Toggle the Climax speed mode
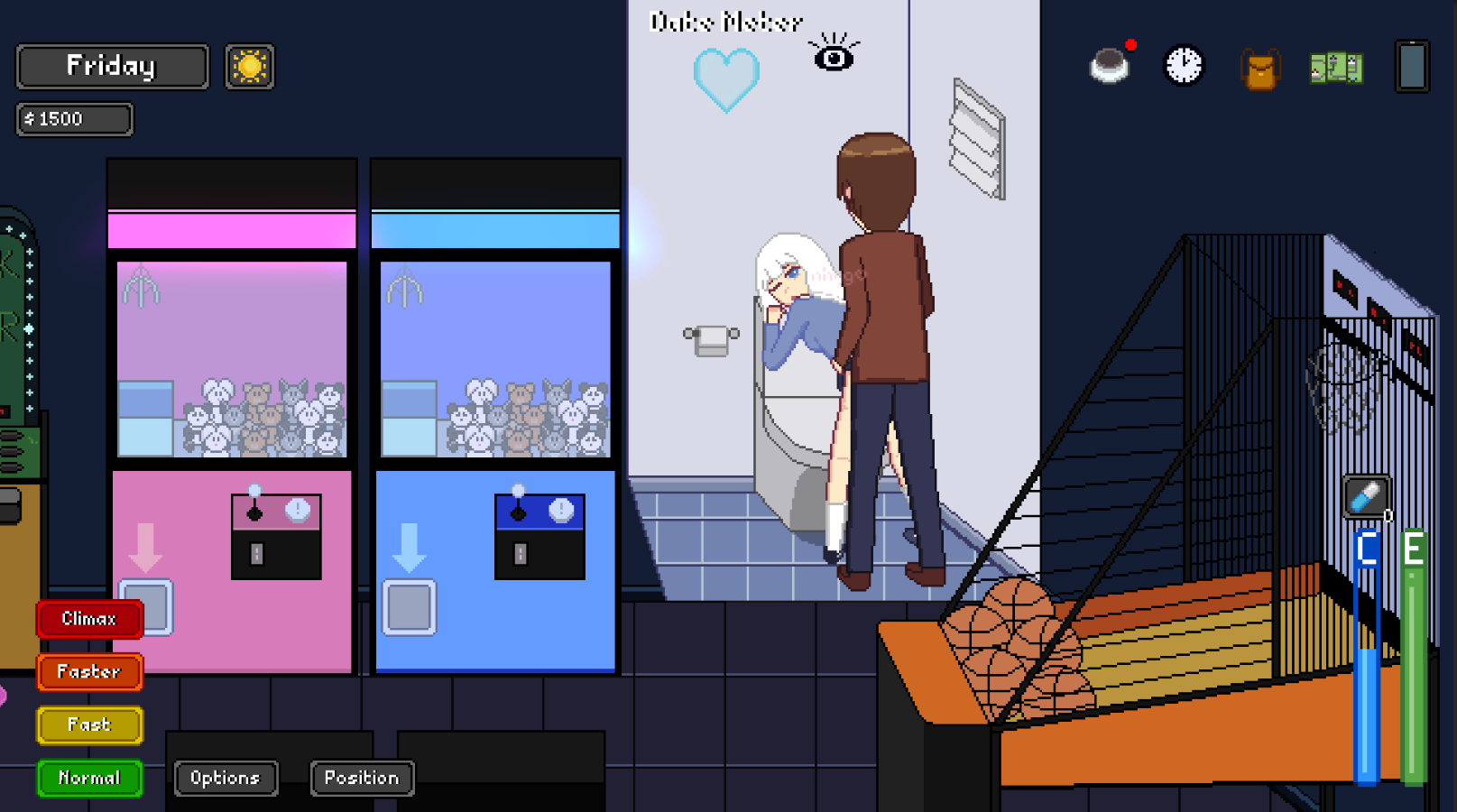This screenshot has width=1457, height=812. click(88, 618)
